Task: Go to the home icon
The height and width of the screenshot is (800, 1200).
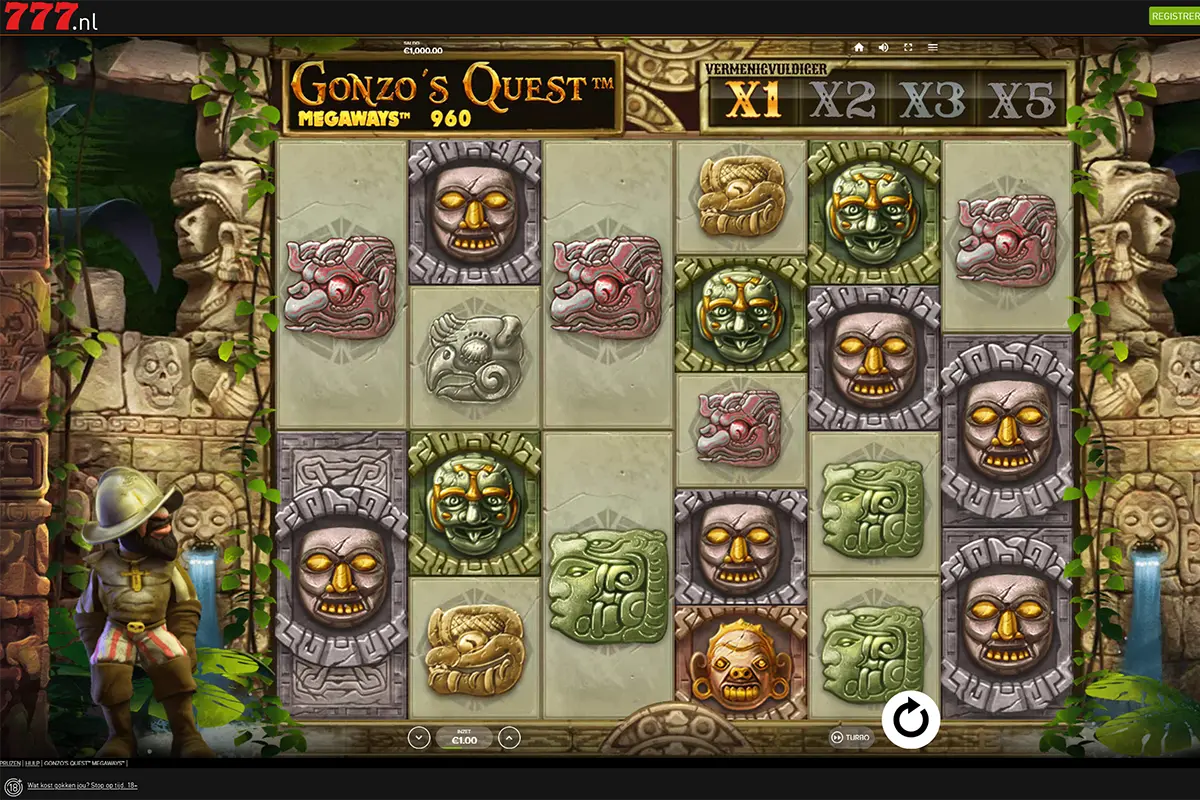Action: 858,47
